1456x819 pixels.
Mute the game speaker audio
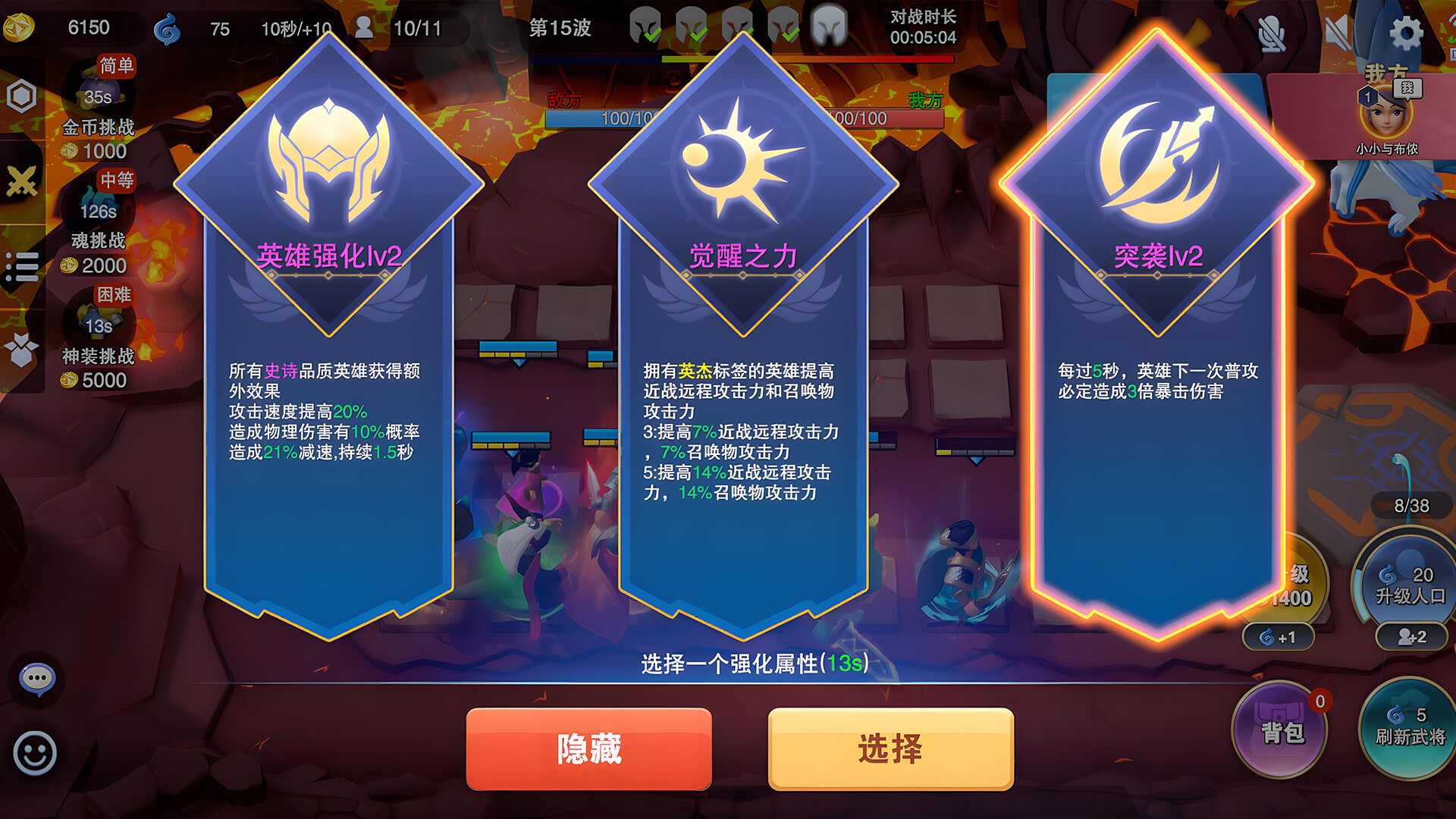pyautogui.click(x=1337, y=30)
